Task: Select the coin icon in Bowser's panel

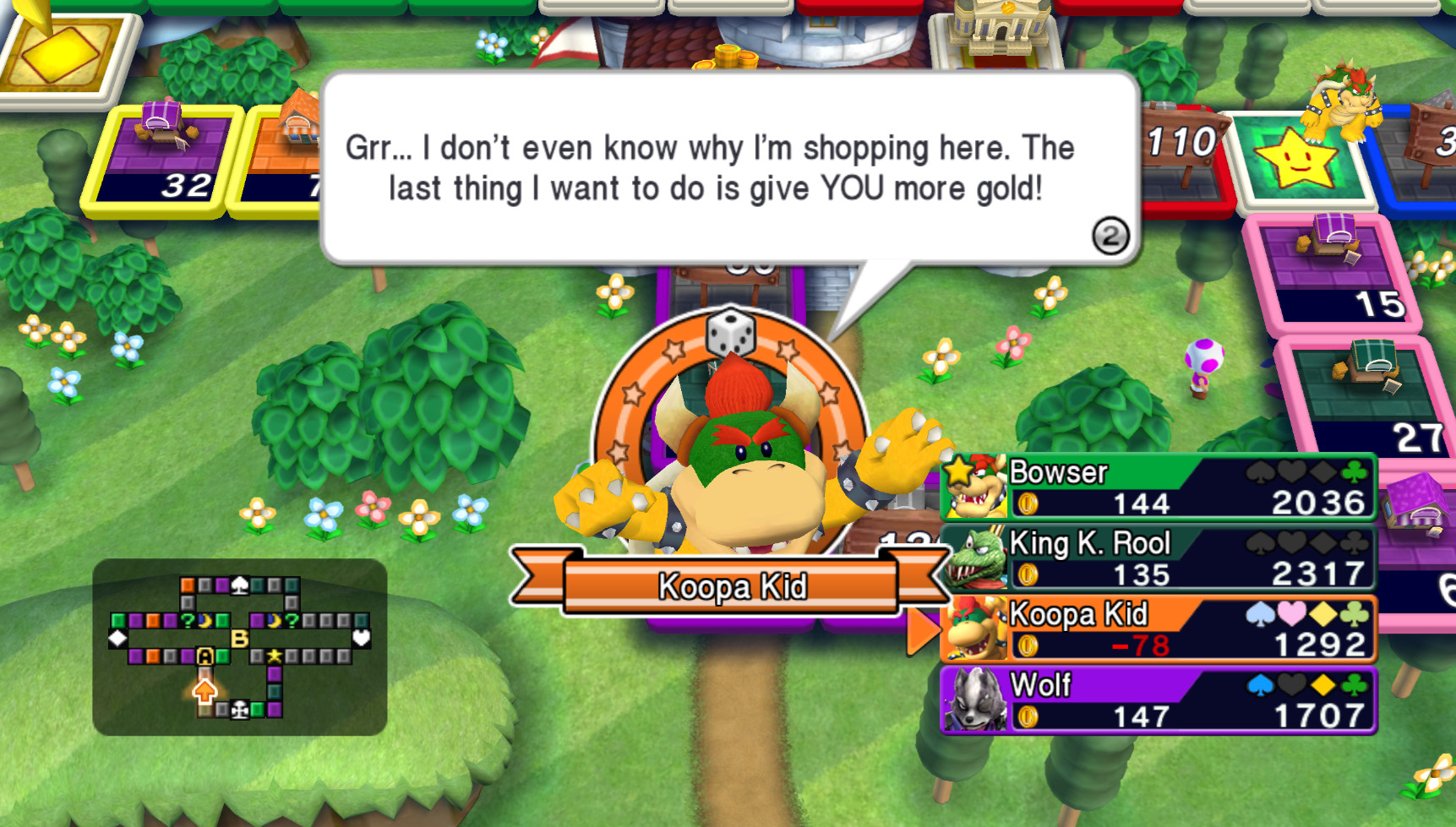Action: pyautogui.click(x=1027, y=503)
